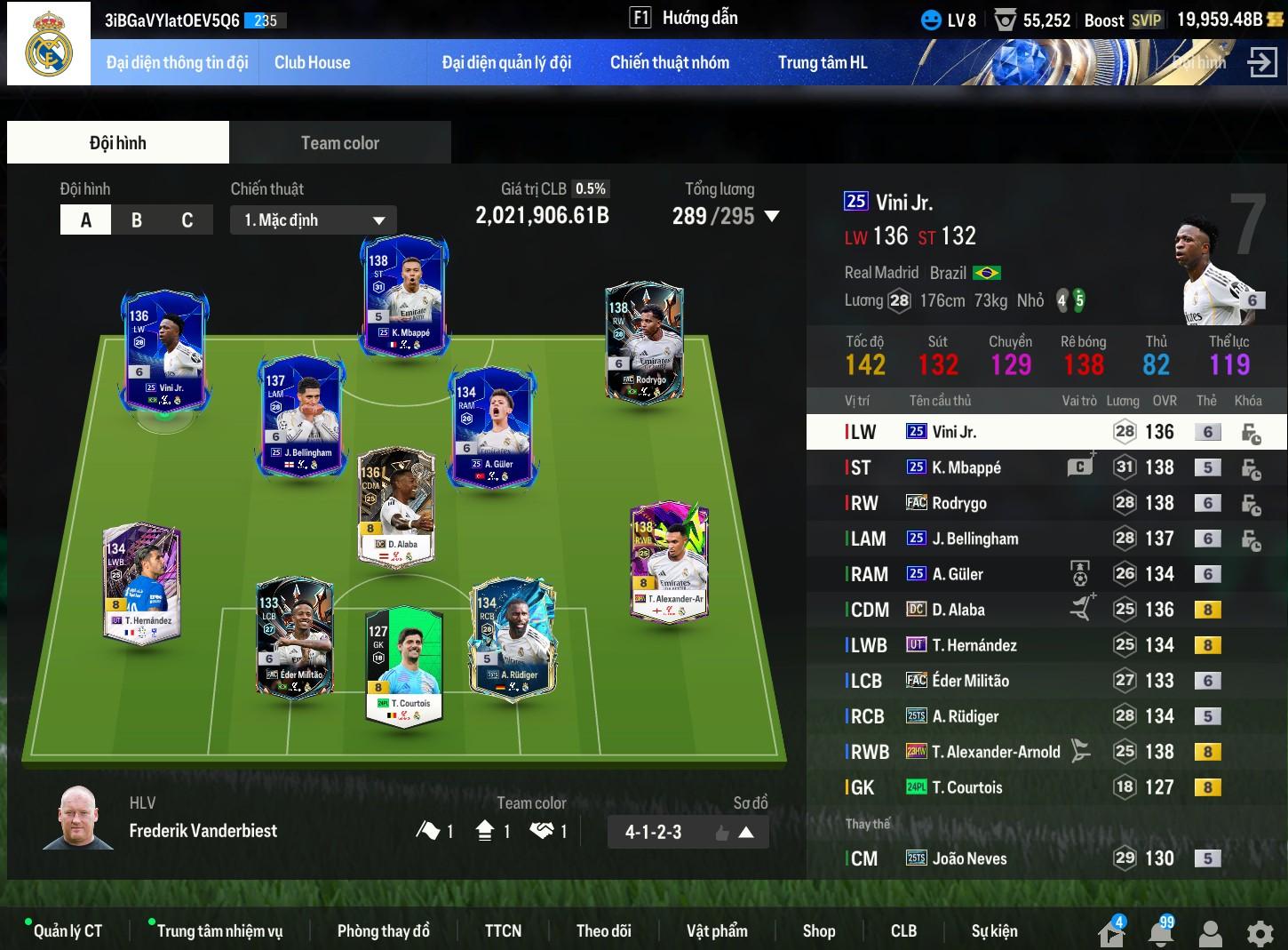Select the D. Alaba row in the list
The image size is (1288, 950).
(x=977, y=610)
